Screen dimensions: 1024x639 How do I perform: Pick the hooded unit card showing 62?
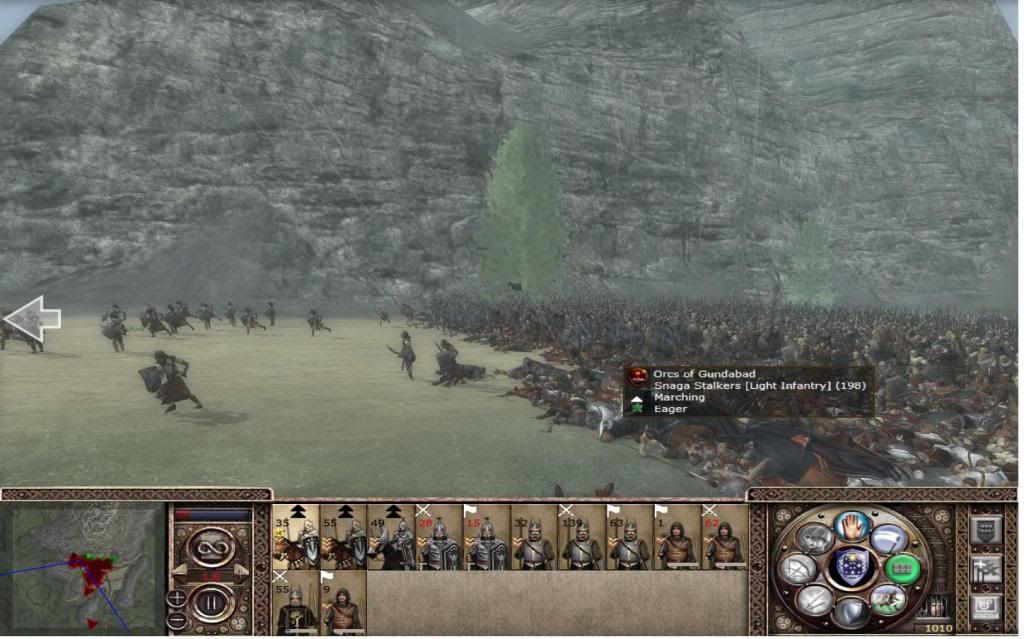click(x=725, y=537)
